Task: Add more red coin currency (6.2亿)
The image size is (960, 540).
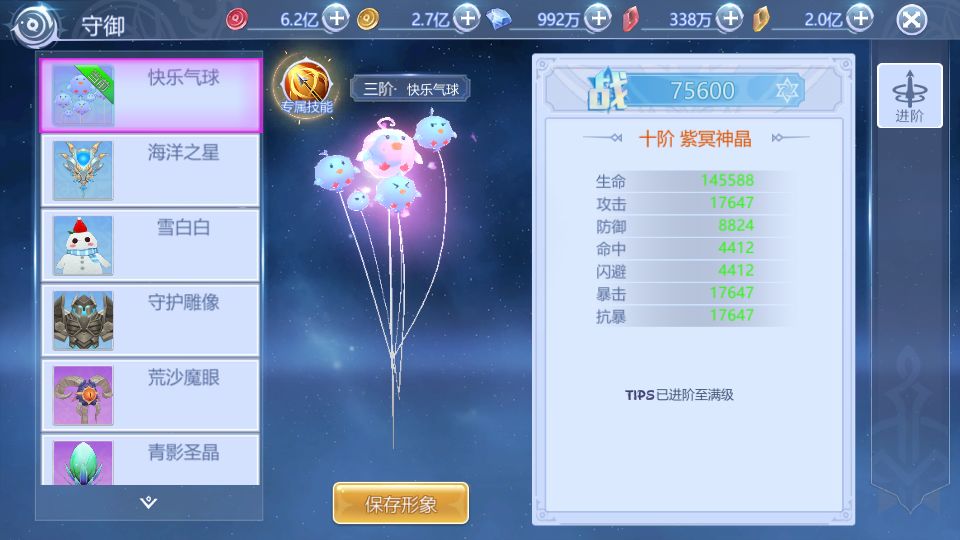Action: (337, 18)
